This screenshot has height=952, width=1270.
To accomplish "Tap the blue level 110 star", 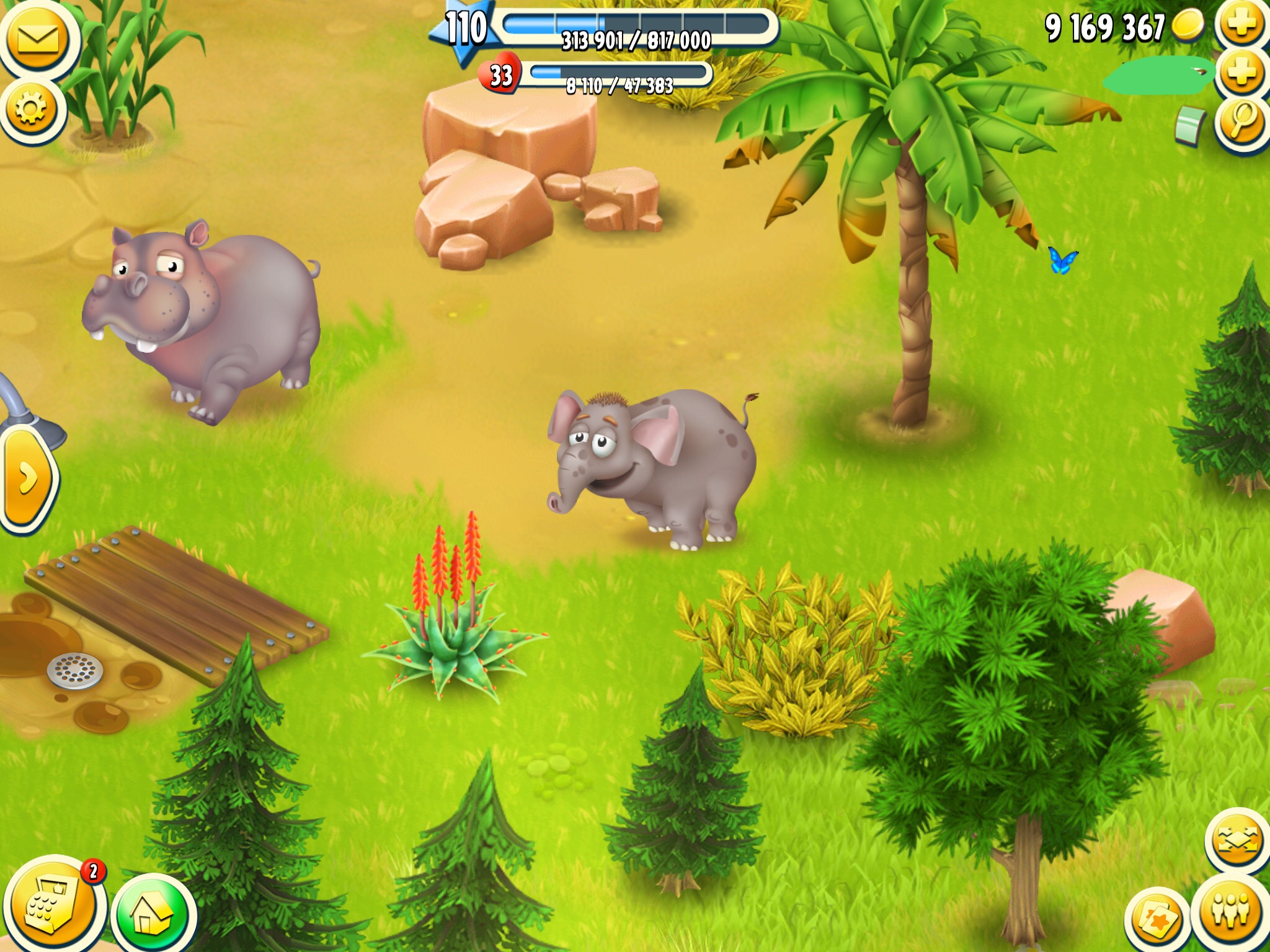I will point(465,30).
